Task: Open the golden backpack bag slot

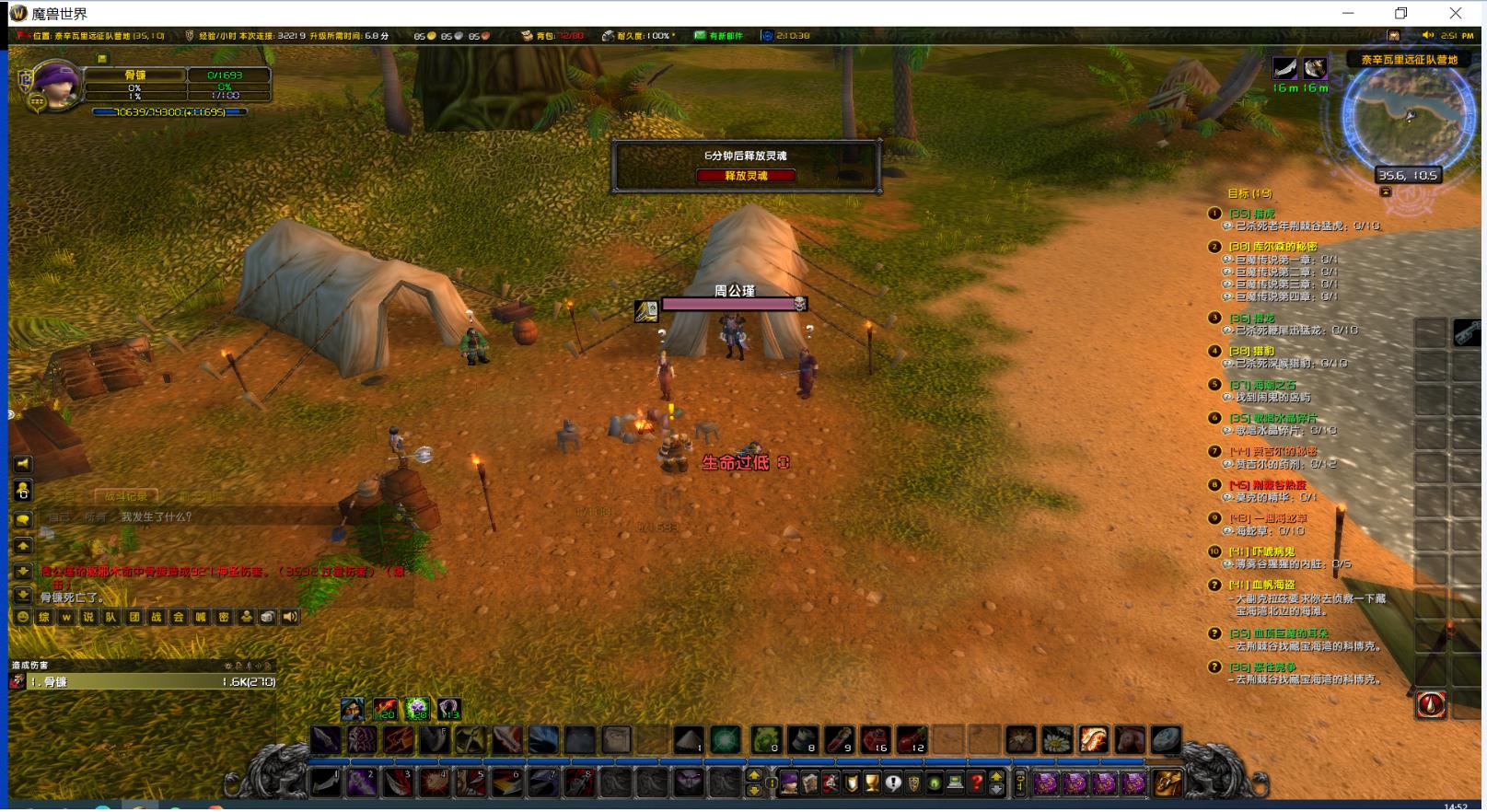Action: click(1168, 783)
